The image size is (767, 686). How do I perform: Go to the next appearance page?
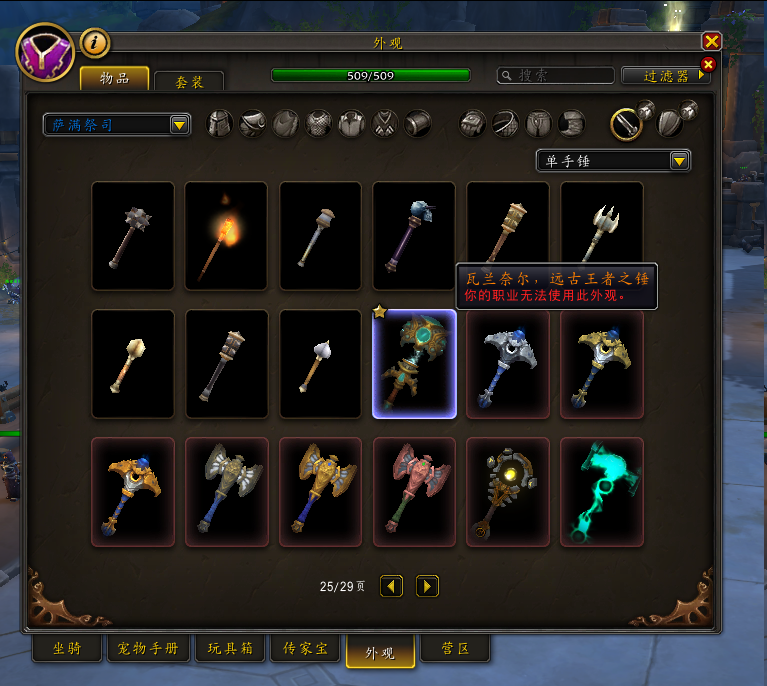tap(427, 586)
